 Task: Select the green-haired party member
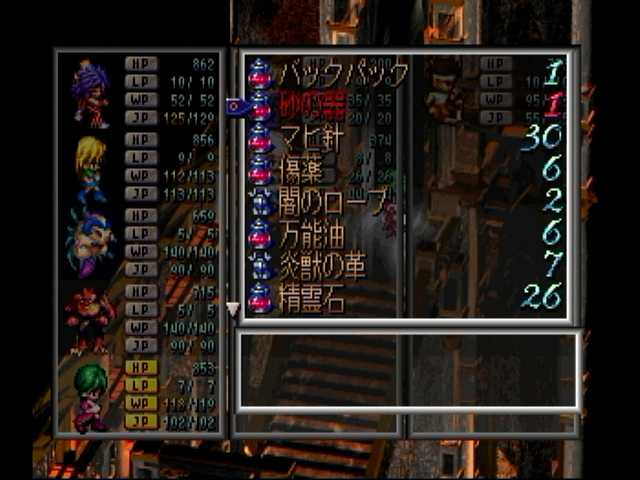point(91,396)
